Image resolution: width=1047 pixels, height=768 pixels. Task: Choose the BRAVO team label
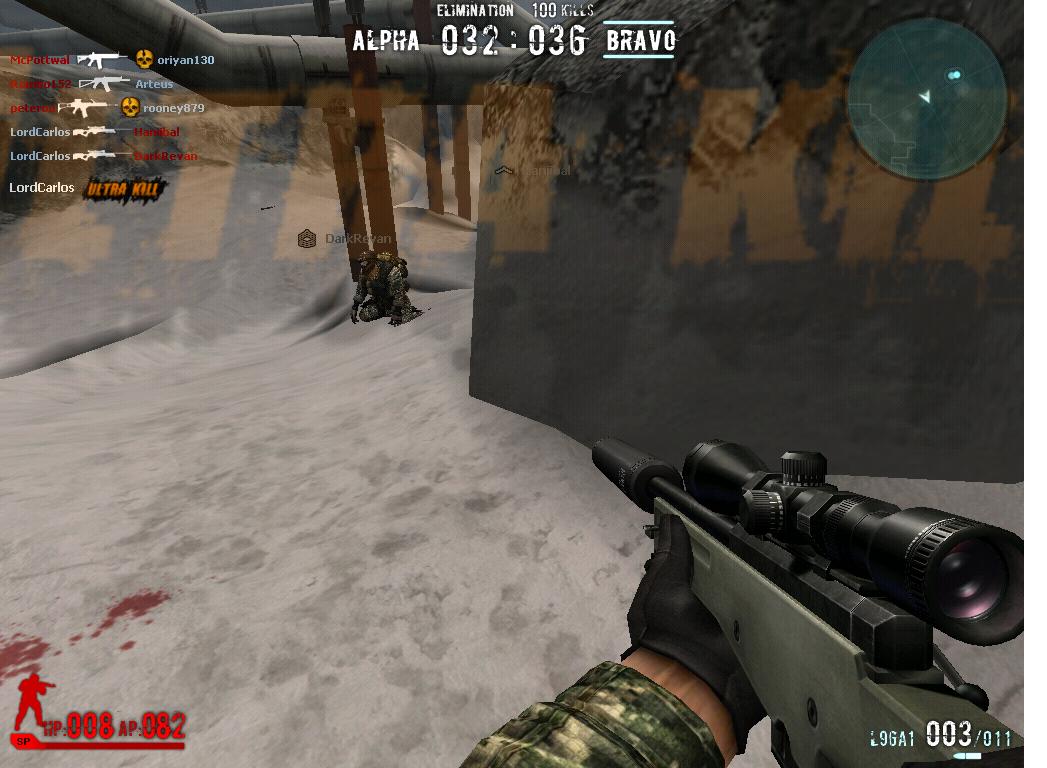tap(641, 41)
